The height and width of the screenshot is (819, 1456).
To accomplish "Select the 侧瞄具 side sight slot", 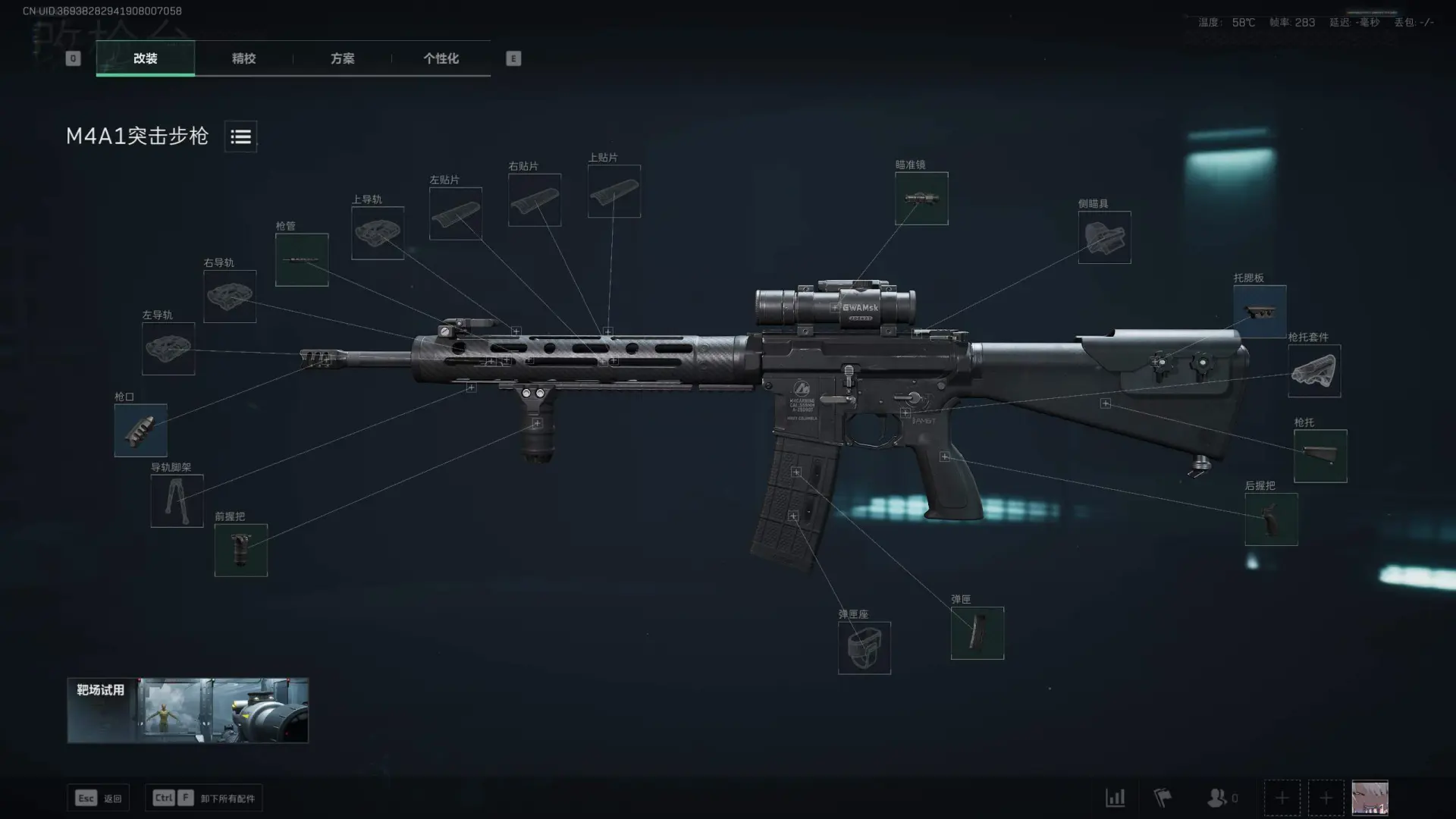I will [x=1104, y=237].
